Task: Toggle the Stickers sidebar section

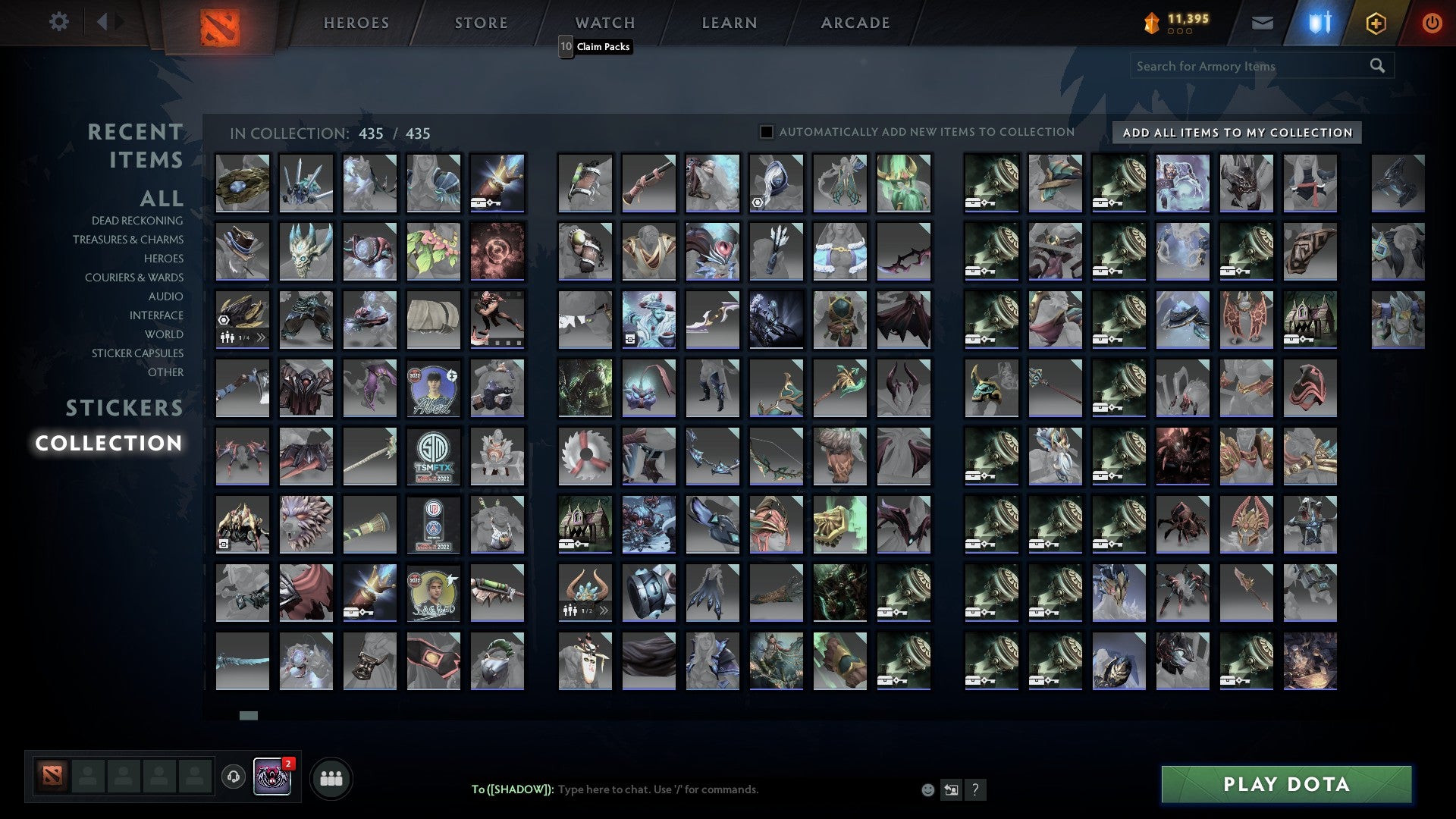Action: click(124, 408)
